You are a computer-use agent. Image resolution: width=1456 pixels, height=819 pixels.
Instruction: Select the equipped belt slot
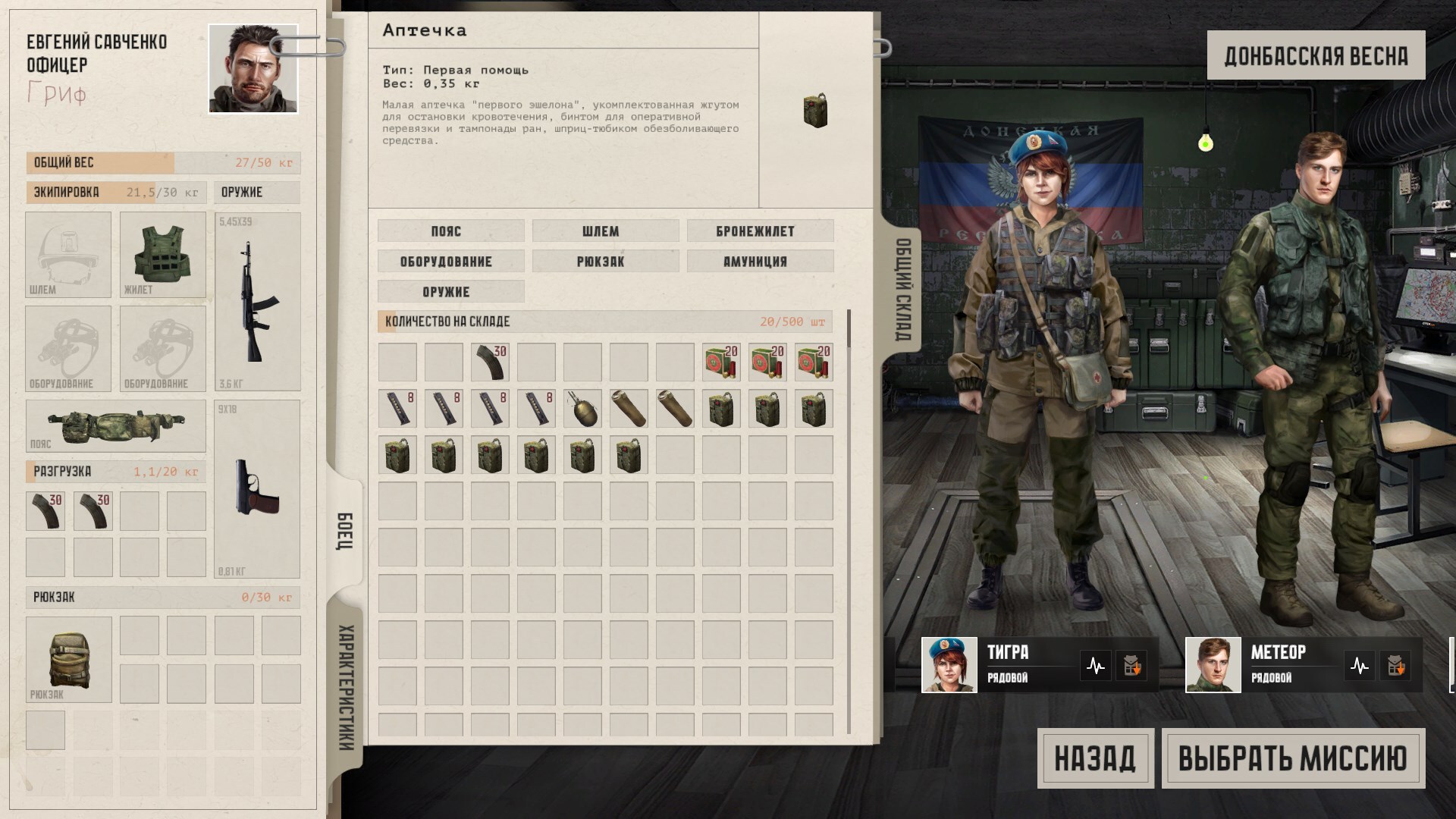115,425
